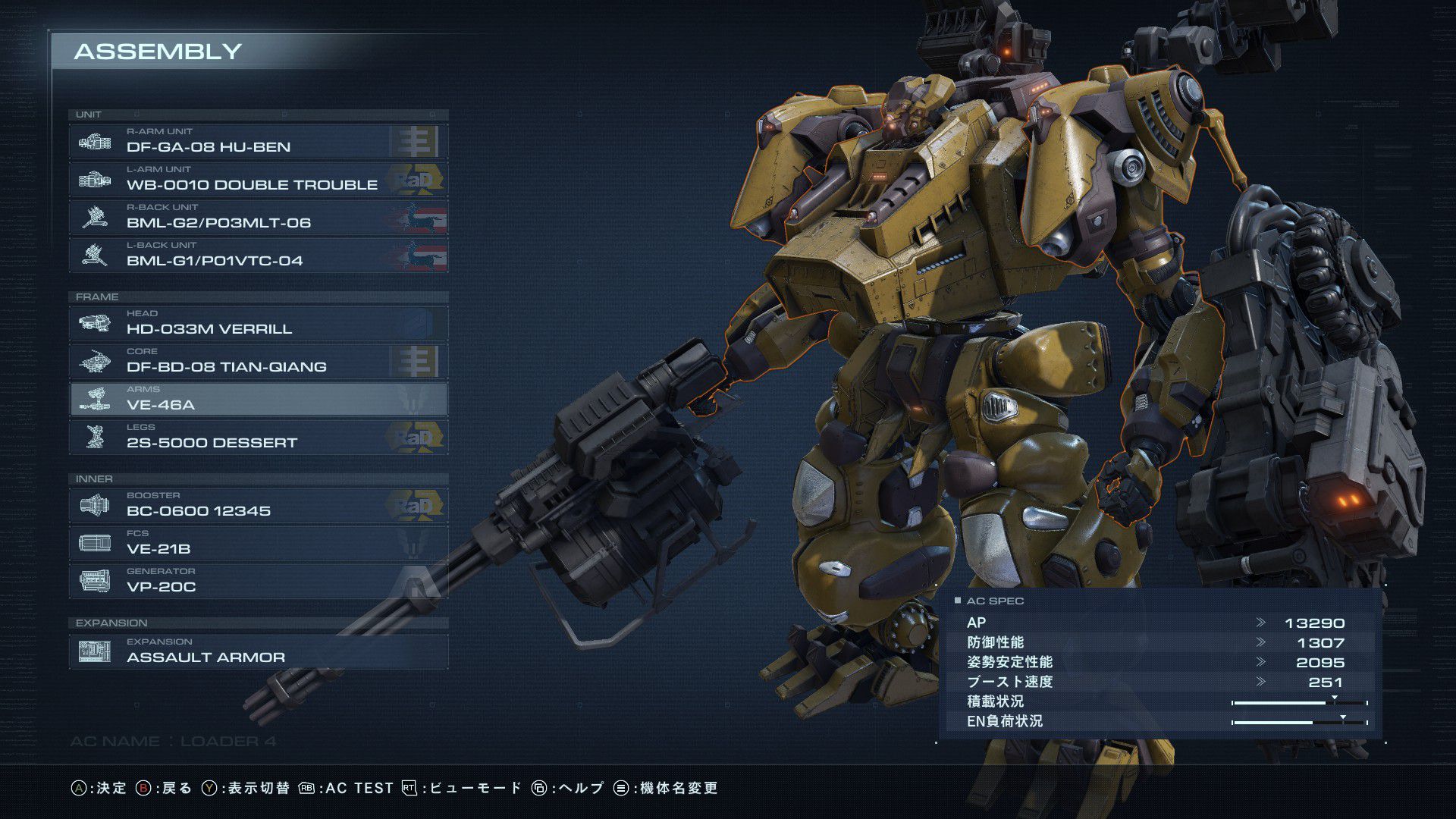Pick the GENERATOR VP-20C entry
Screen dimensions: 1456x819
point(258,581)
